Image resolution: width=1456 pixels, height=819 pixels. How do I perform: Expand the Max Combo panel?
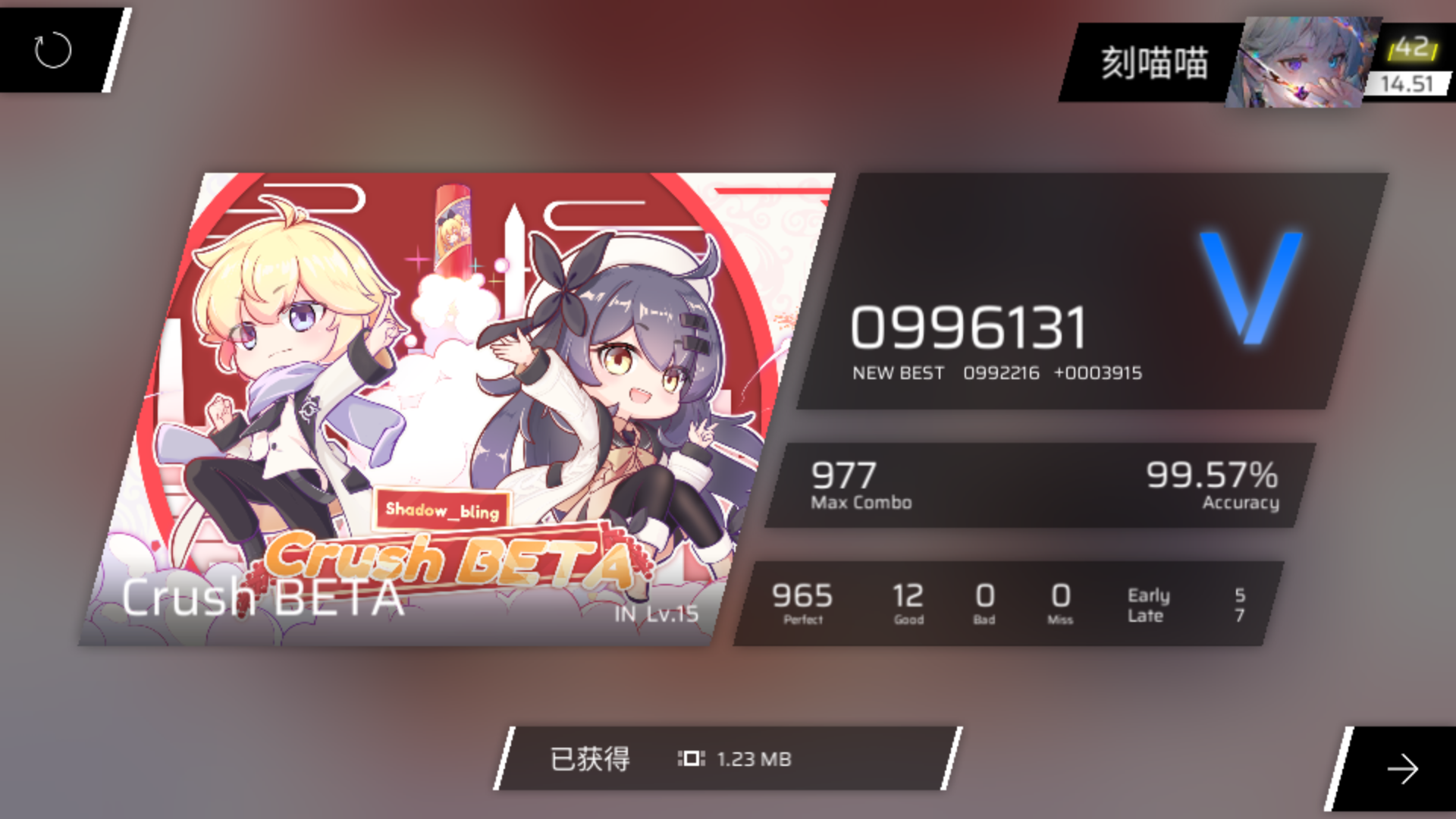pyautogui.click(x=861, y=485)
